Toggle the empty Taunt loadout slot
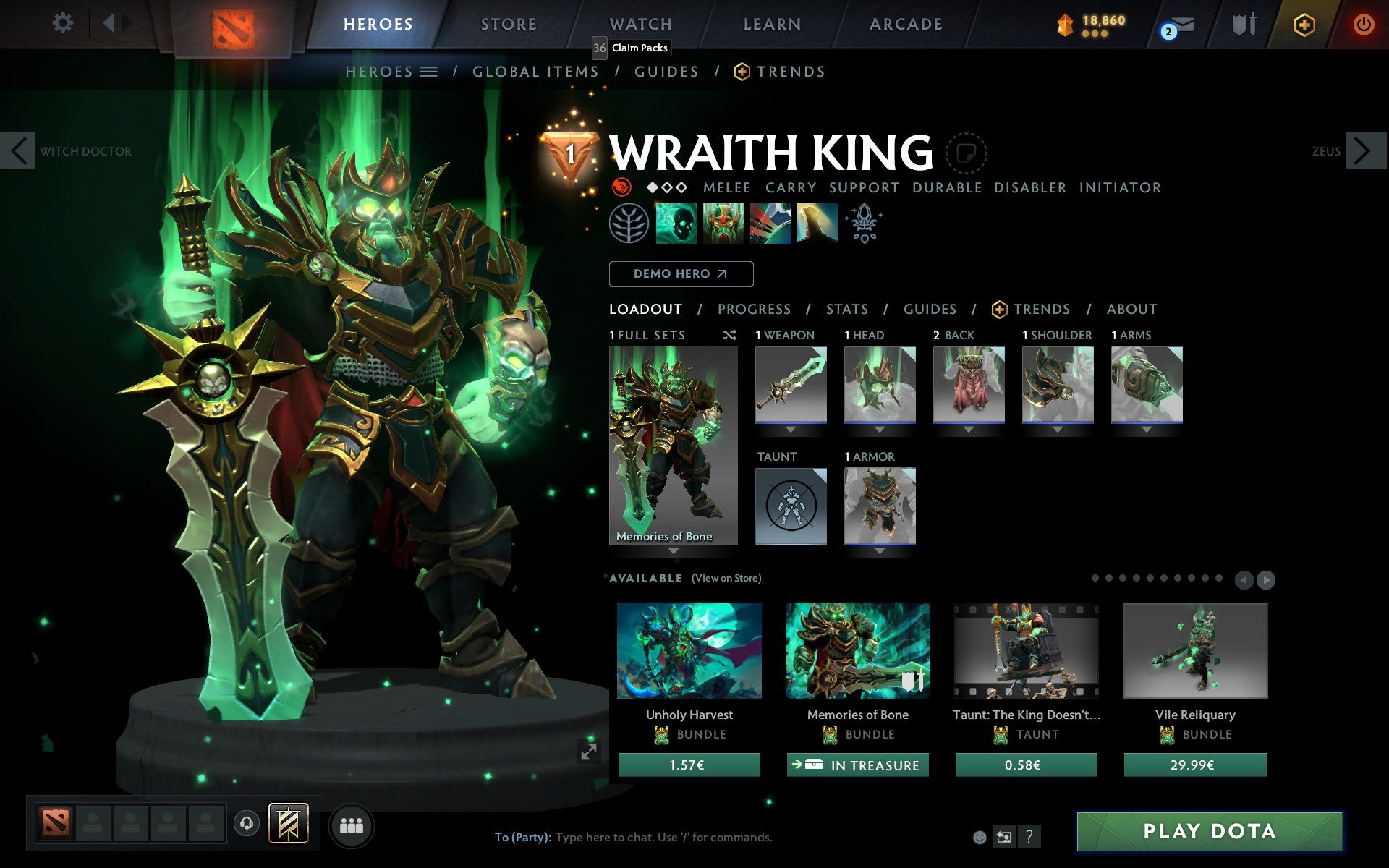1389x868 pixels. 791,506
